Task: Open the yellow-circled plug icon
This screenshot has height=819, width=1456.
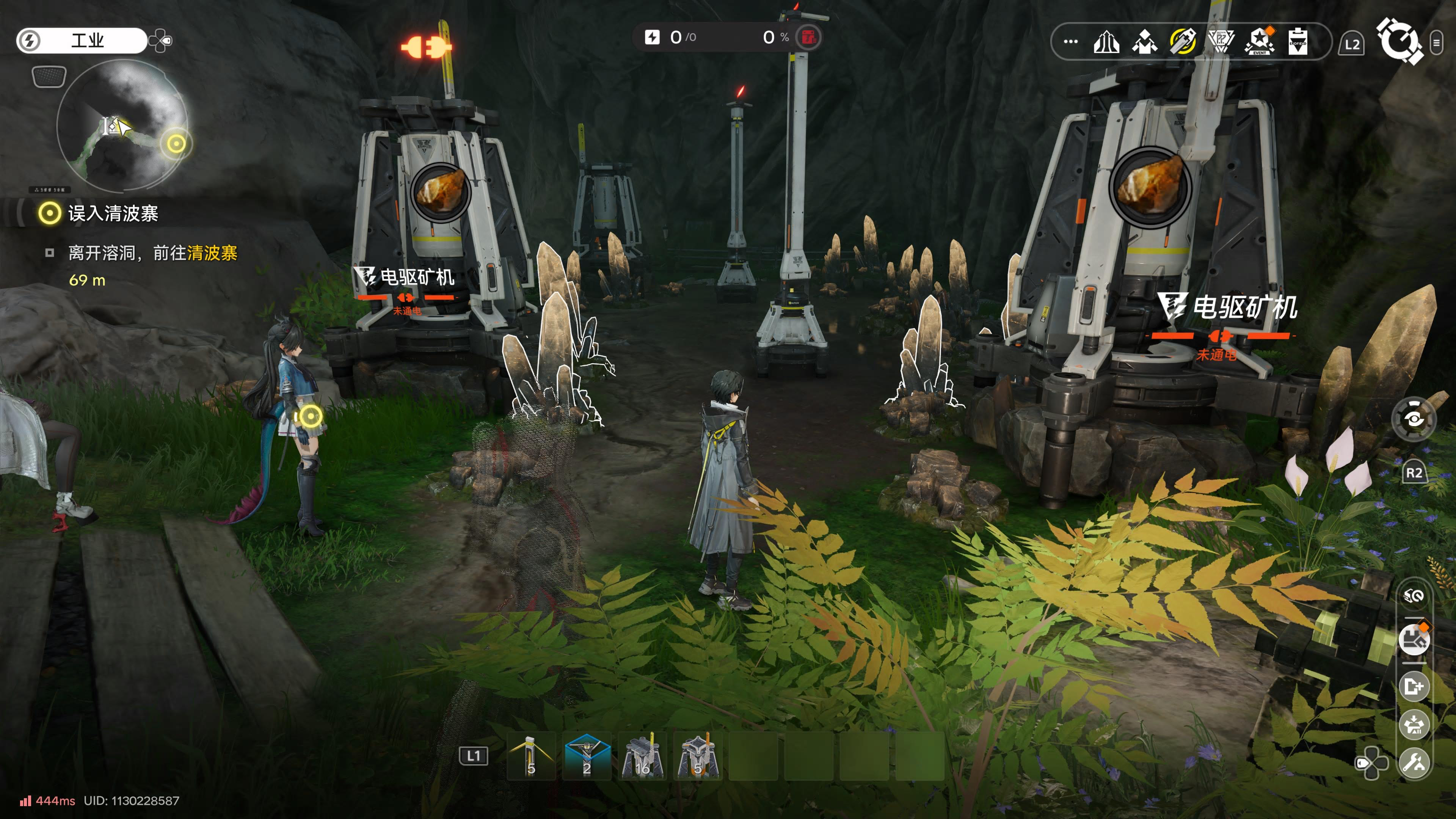Action: (1183, 42)
